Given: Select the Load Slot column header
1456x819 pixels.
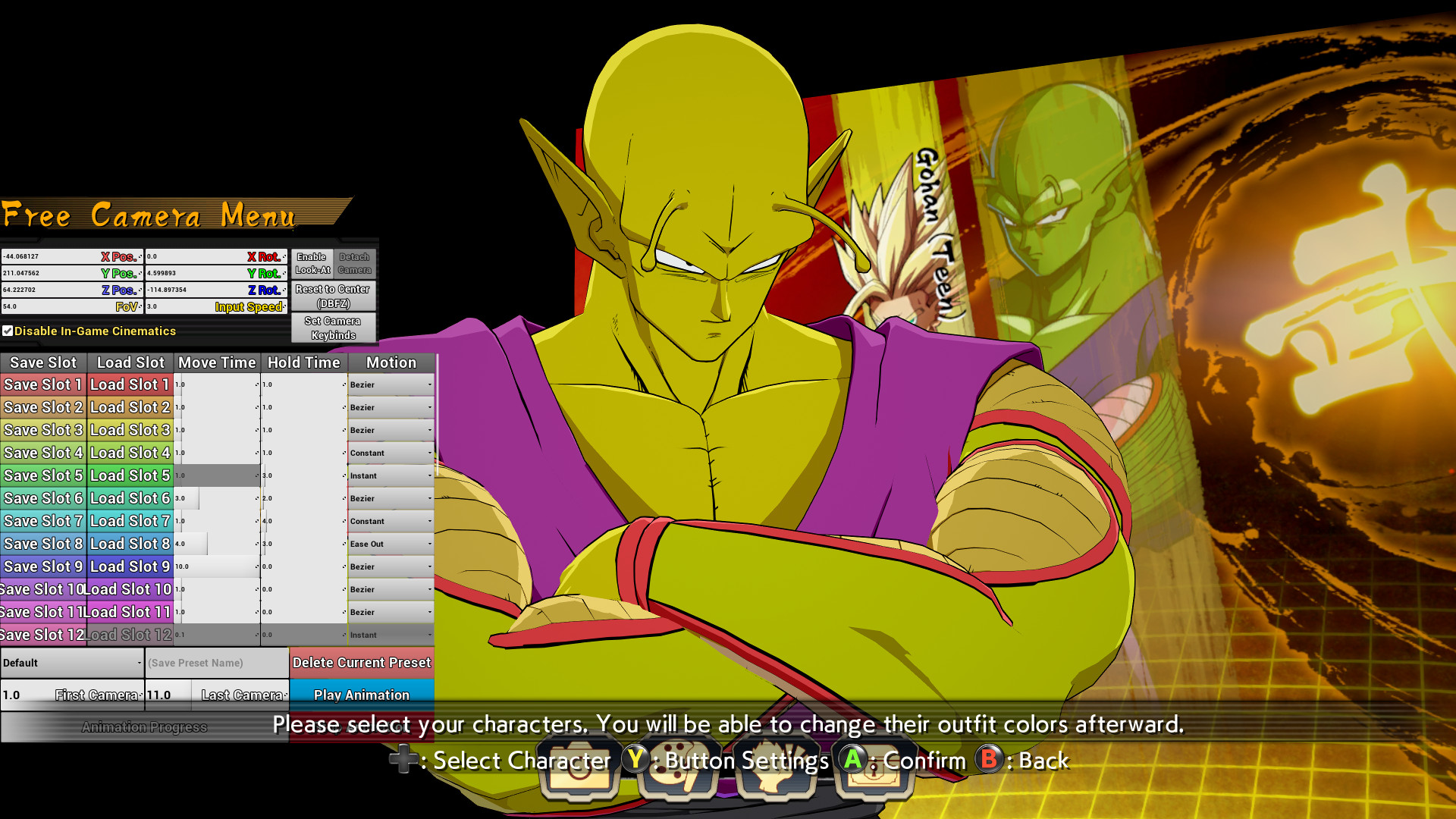Looking at the screenshot, I should (130, 362).
